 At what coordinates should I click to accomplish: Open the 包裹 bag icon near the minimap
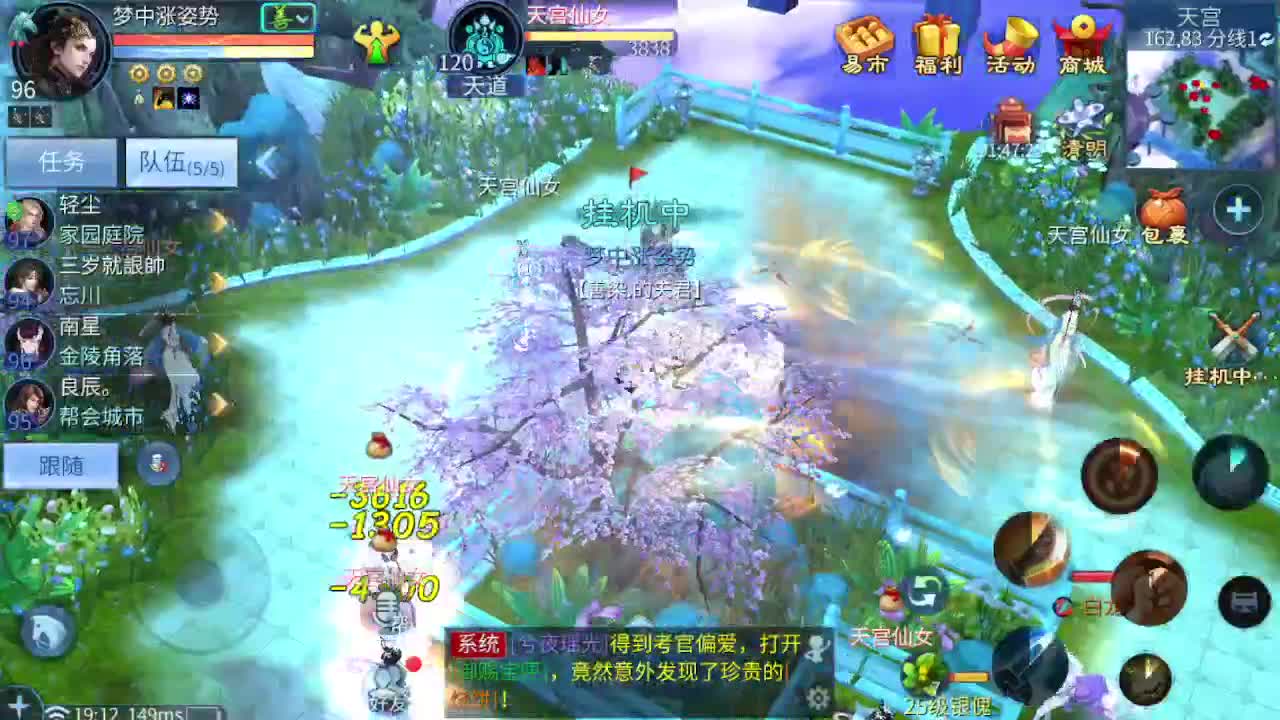pyautogui.click(x=1162, y=207)
